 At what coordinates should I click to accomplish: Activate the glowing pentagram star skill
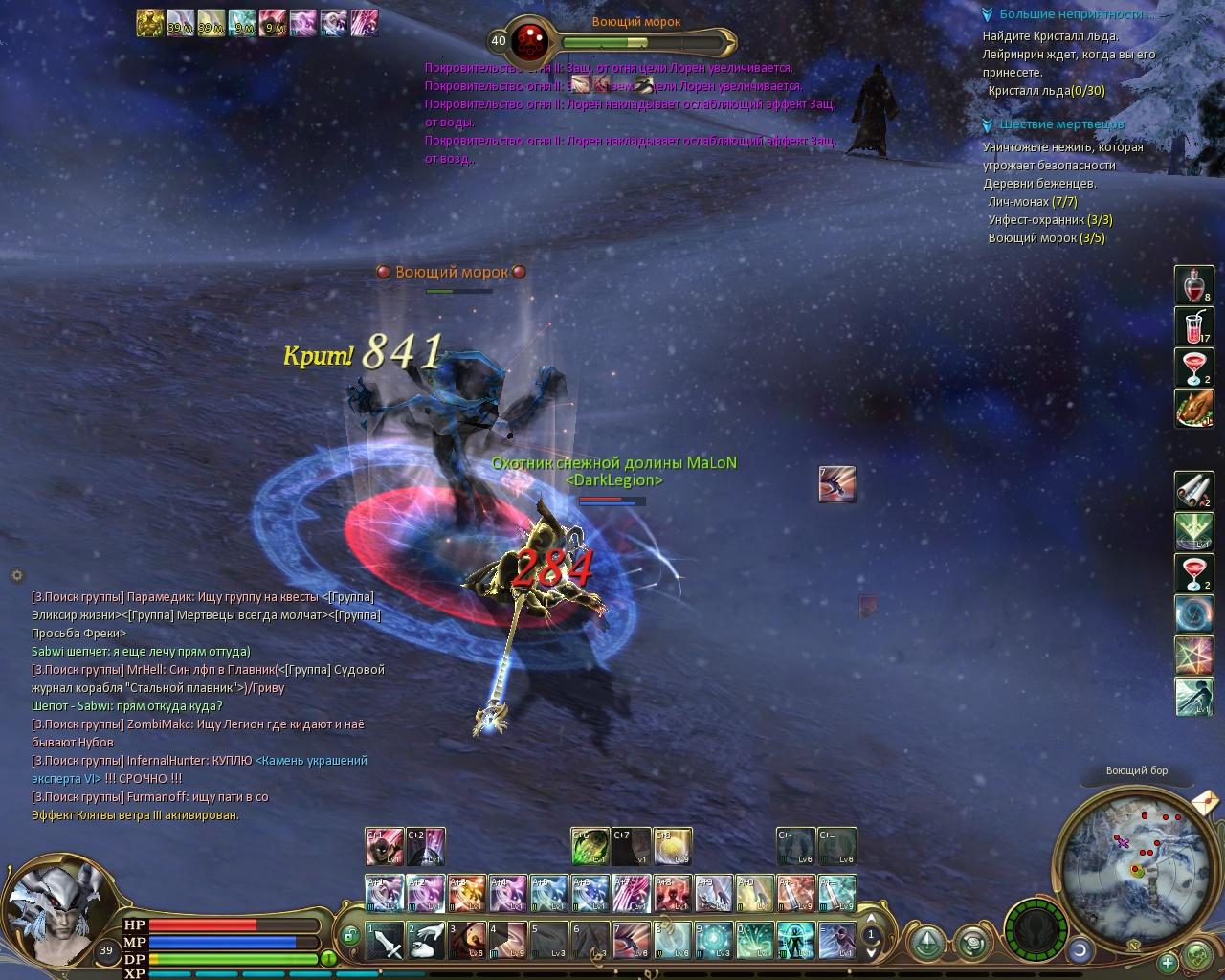[x=1193, y=656]
